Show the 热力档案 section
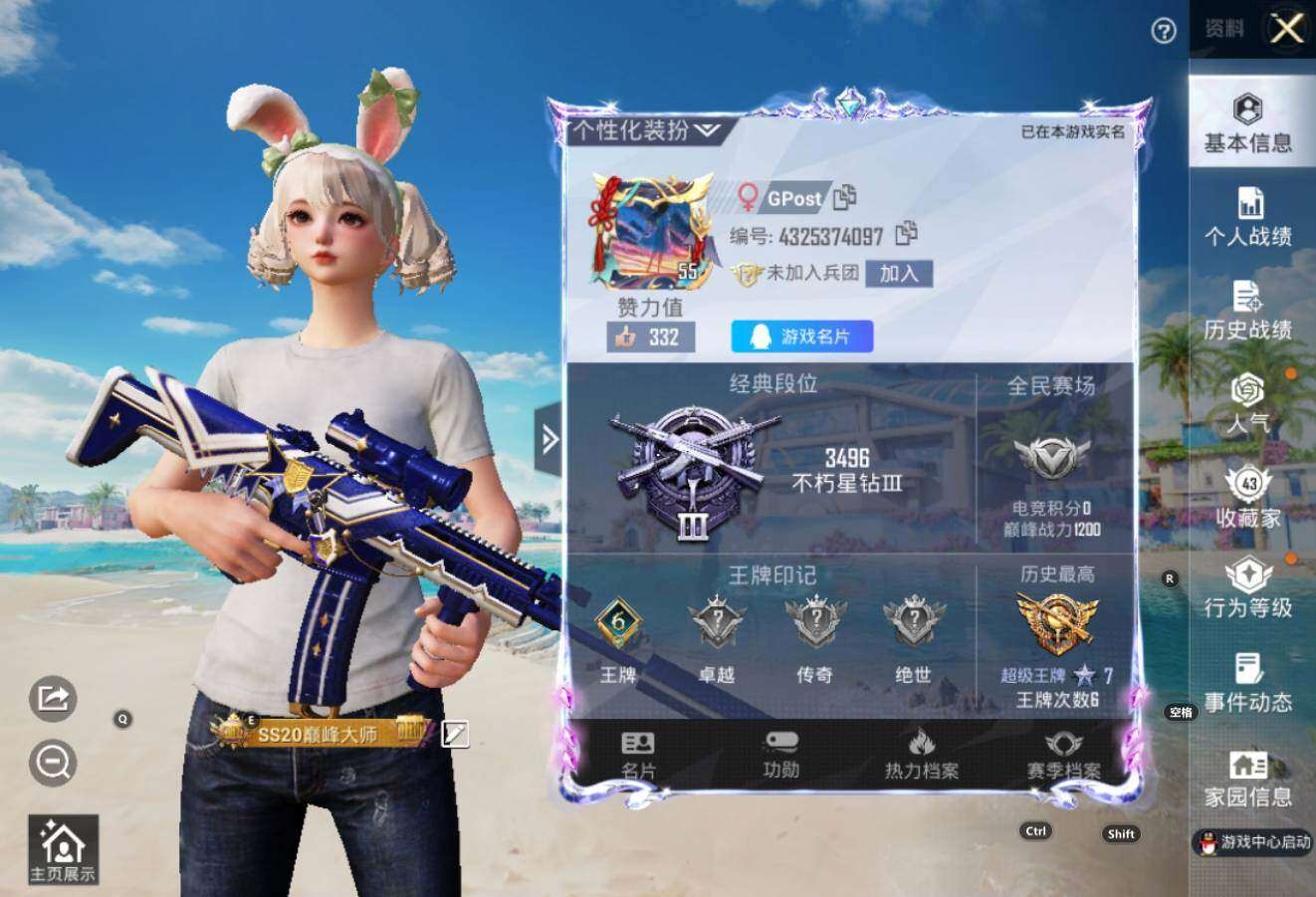Image resolution: width=1316 pixels, height=897 pixels. coord(922,756)
